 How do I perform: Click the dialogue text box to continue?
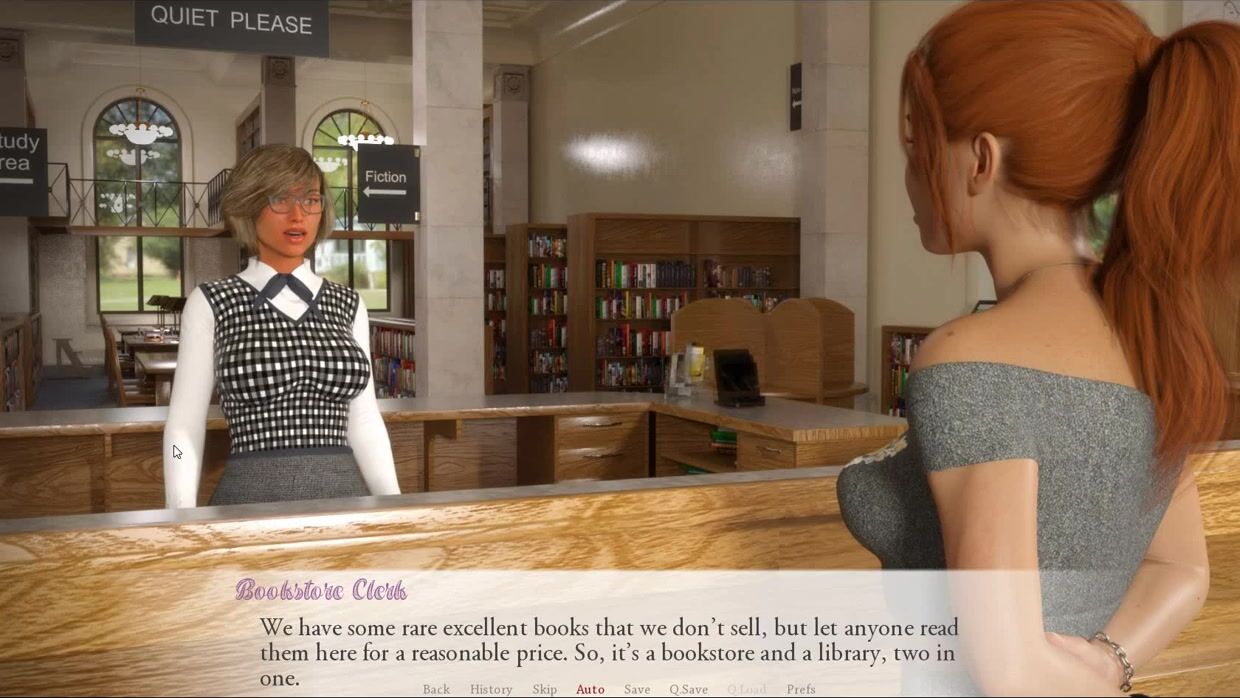tap(608, 640)
